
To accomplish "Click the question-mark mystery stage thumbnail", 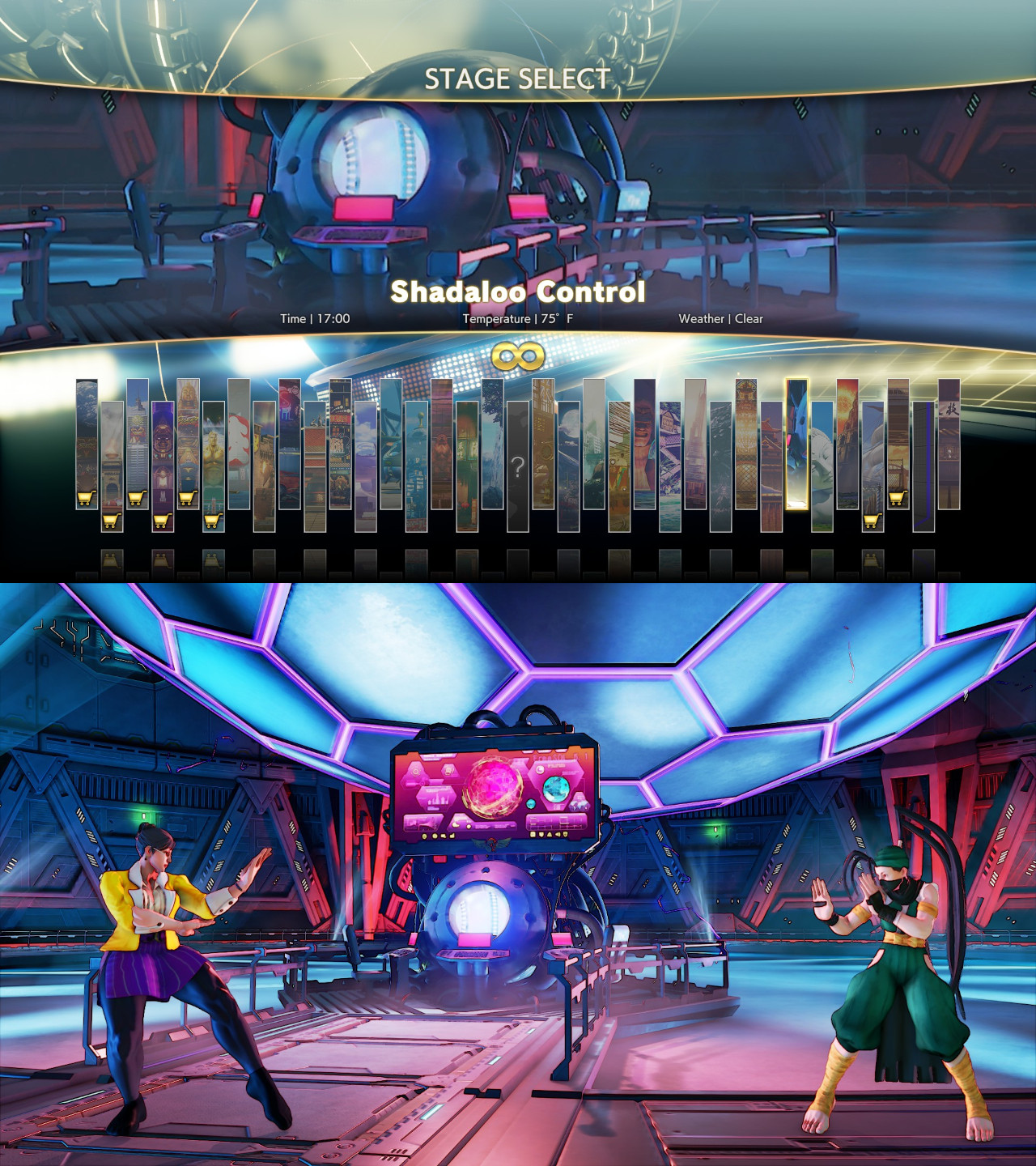I will click(x=518, y=466).
